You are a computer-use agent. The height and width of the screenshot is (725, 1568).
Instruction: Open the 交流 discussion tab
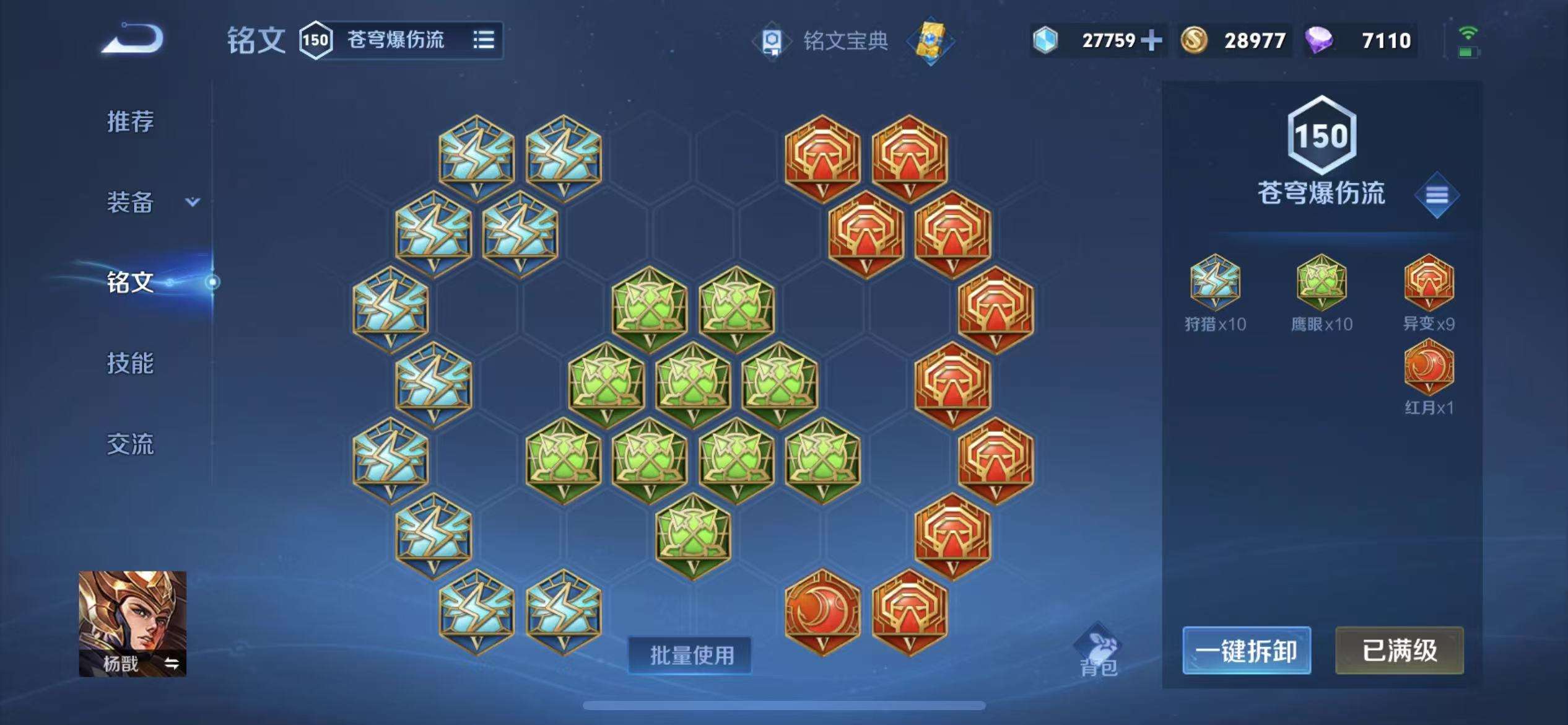click(130, 444)
